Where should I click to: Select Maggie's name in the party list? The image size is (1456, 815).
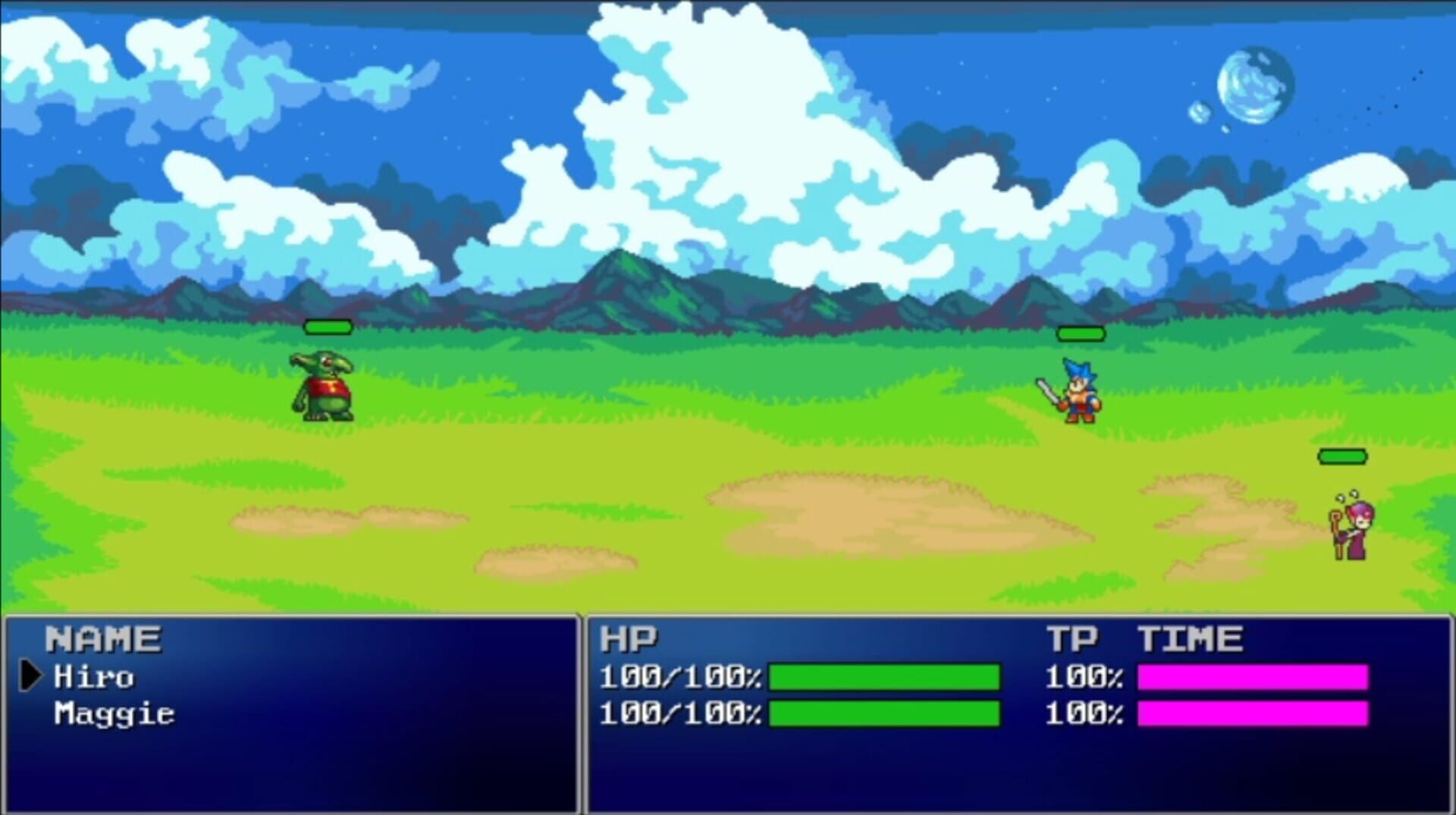[114, 713]
